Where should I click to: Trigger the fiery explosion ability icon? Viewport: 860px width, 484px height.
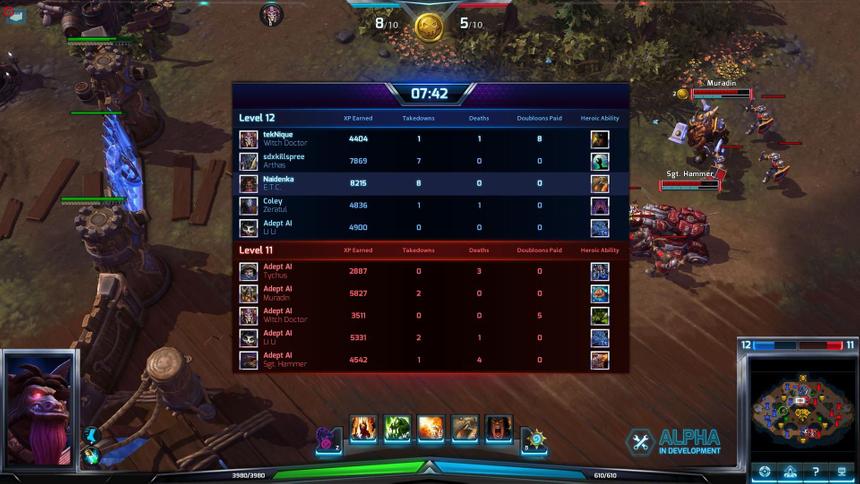tap(431, 429)
